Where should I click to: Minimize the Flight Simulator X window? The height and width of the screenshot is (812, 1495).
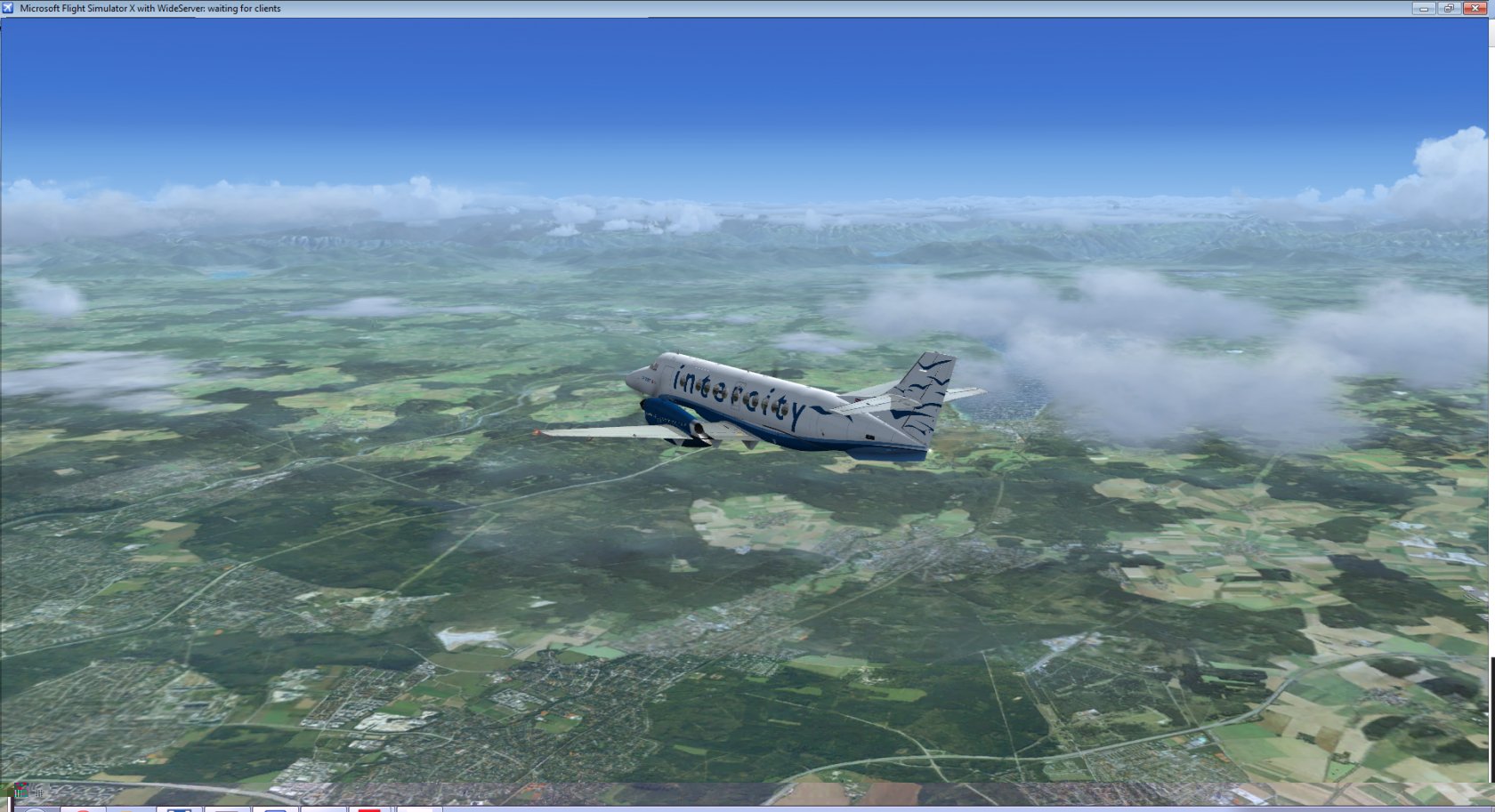click(1423, 8)
